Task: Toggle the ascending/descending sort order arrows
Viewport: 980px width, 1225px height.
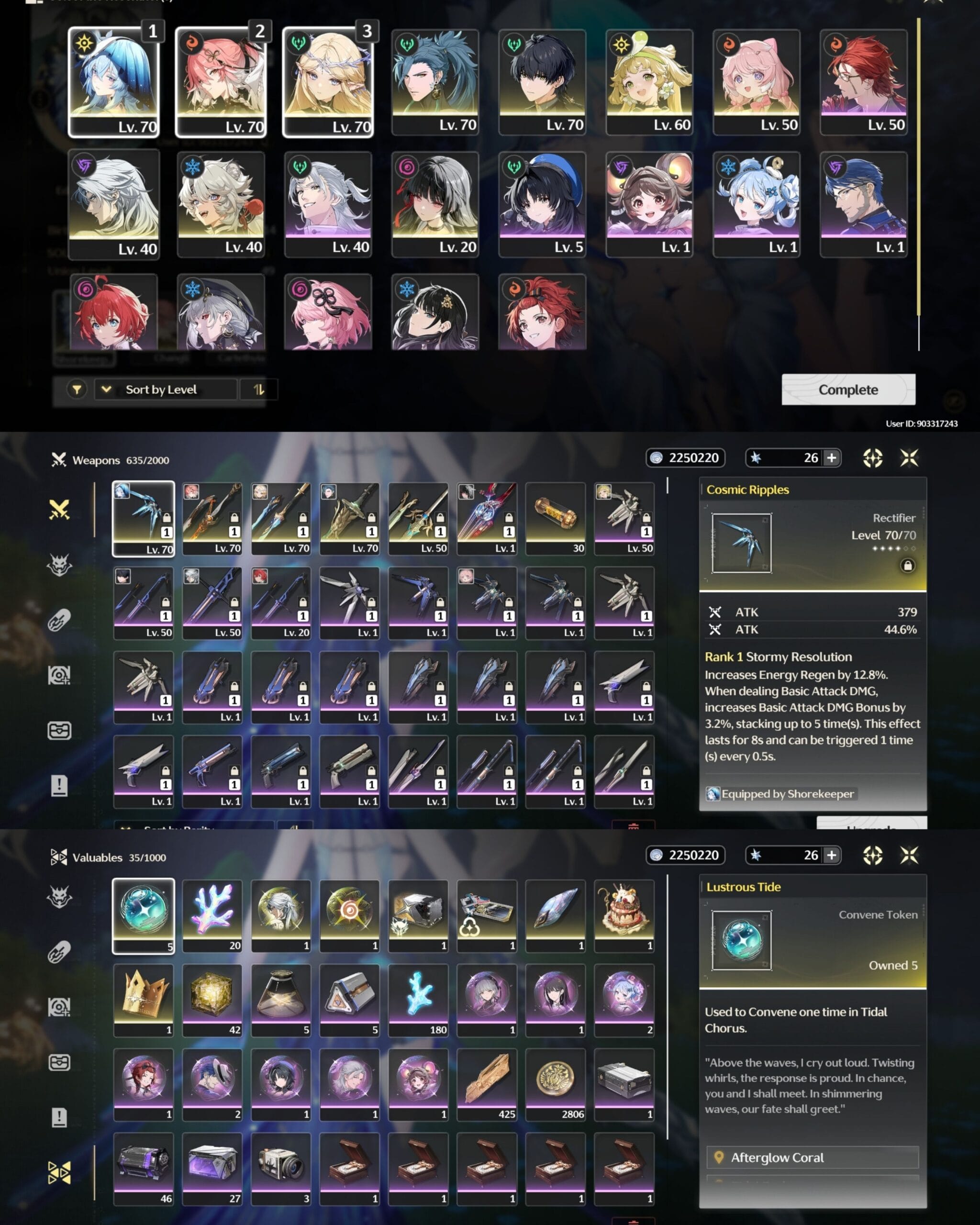Action: pos(258,390)
